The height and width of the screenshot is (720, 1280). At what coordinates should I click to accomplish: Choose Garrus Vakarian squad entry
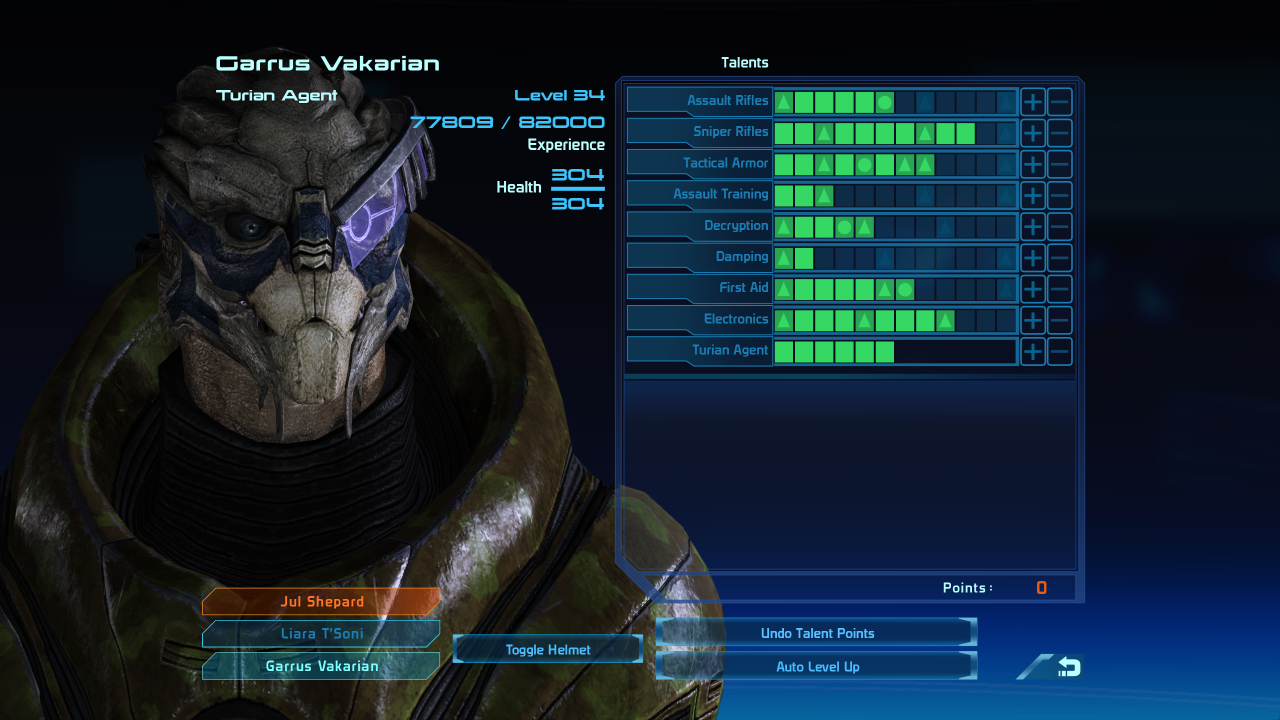(x=321, y=666)
